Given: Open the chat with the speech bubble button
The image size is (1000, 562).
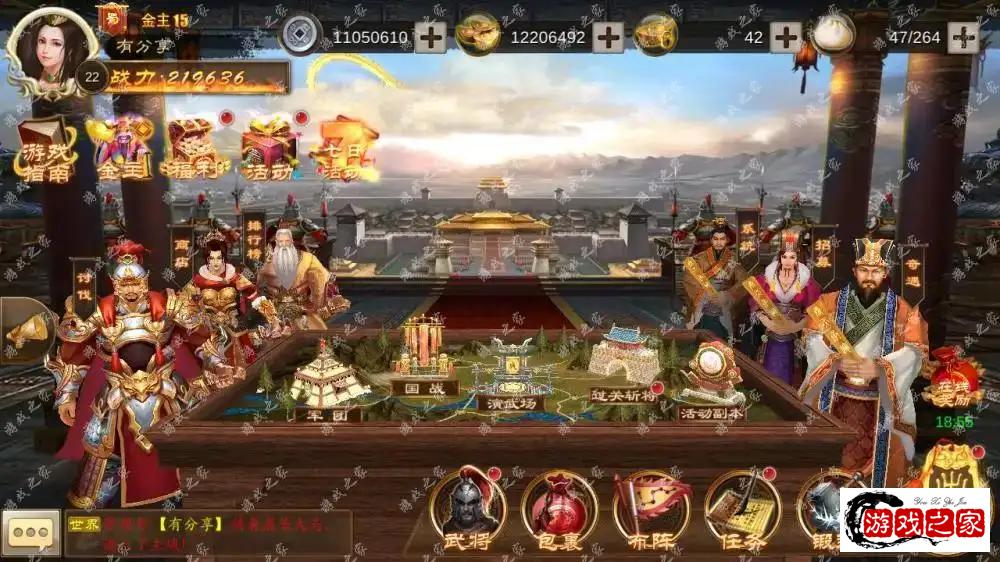Looking at the screenshot, I should pos(31,533).
